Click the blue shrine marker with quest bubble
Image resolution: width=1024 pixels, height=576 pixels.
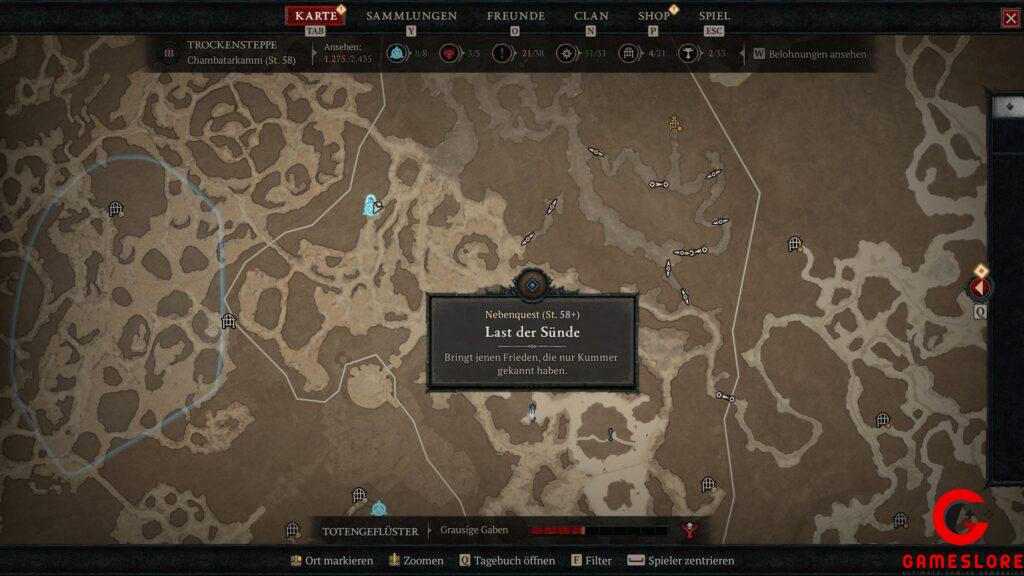[x=371, y=206]
